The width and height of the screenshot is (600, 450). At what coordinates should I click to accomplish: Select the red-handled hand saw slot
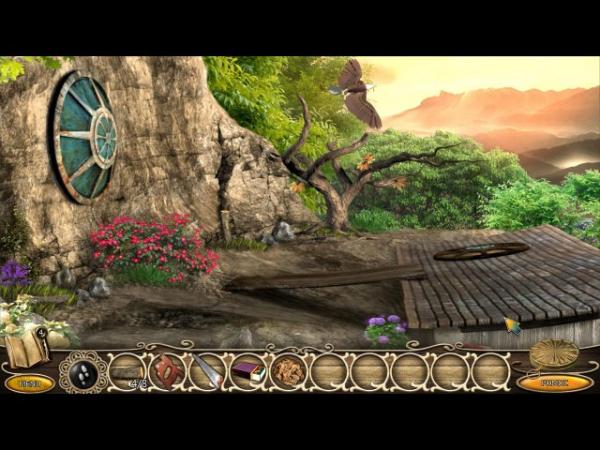(167, 371)
